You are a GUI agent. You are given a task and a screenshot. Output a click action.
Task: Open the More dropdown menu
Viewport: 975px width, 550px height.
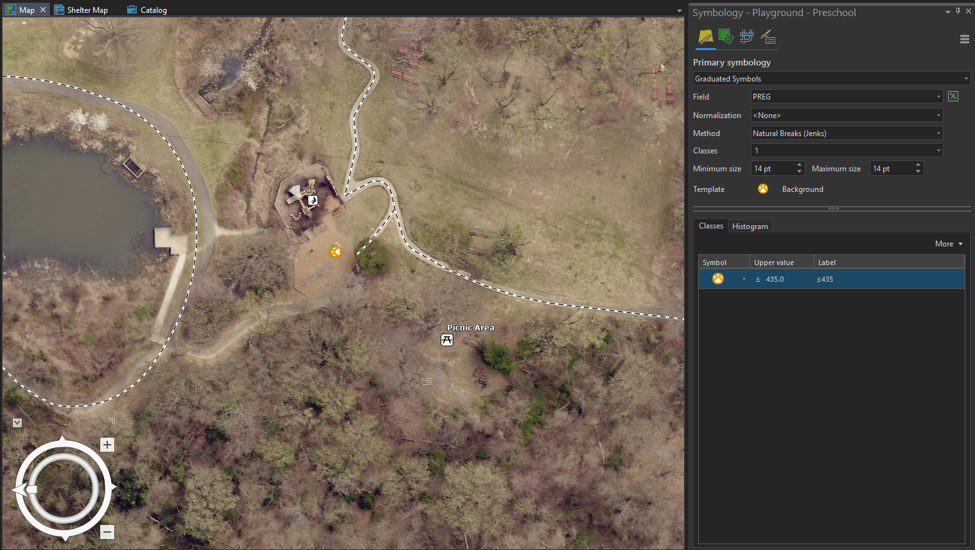[949, 244]
